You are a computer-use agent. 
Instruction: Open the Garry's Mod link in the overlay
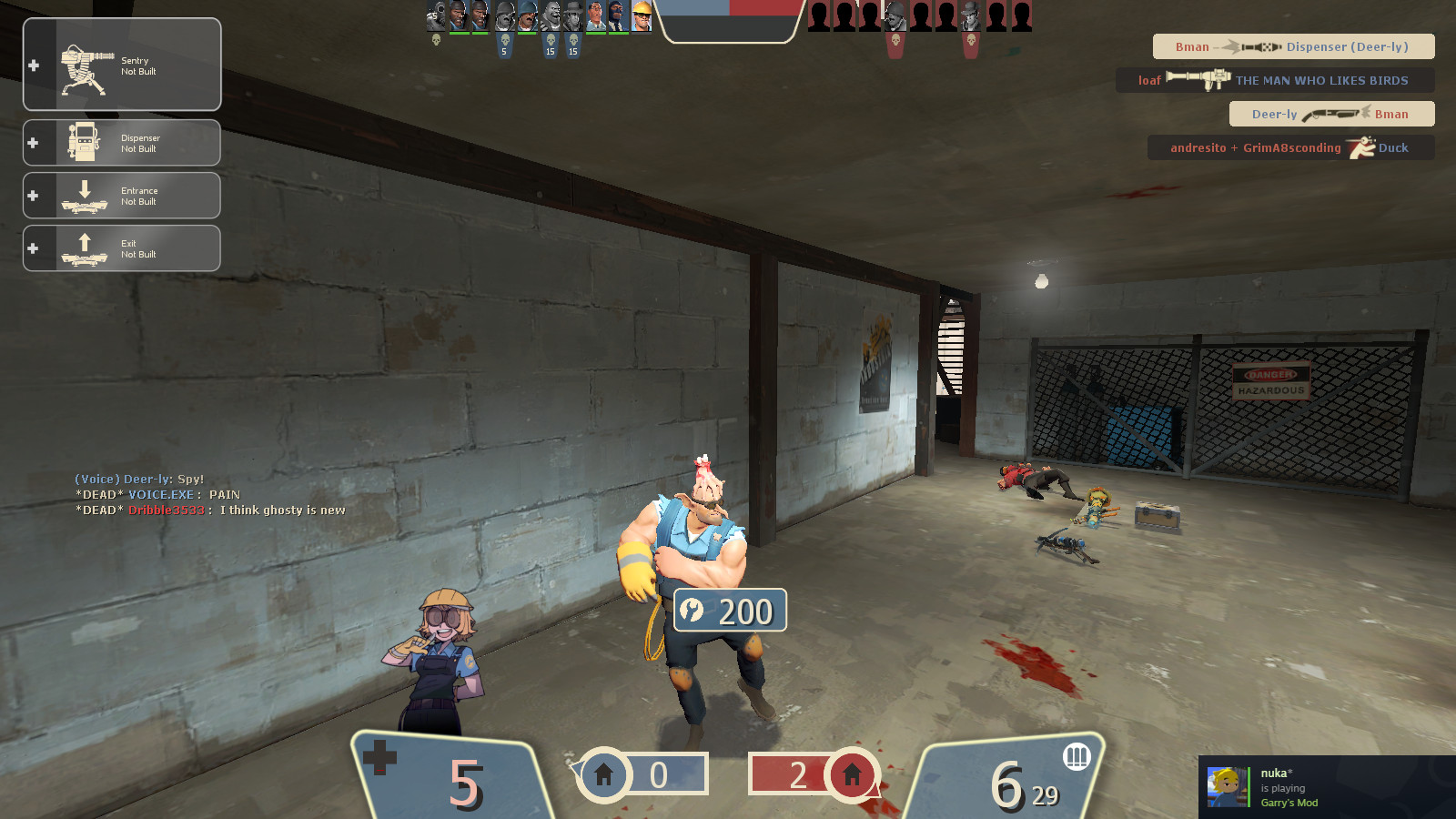1289,803
